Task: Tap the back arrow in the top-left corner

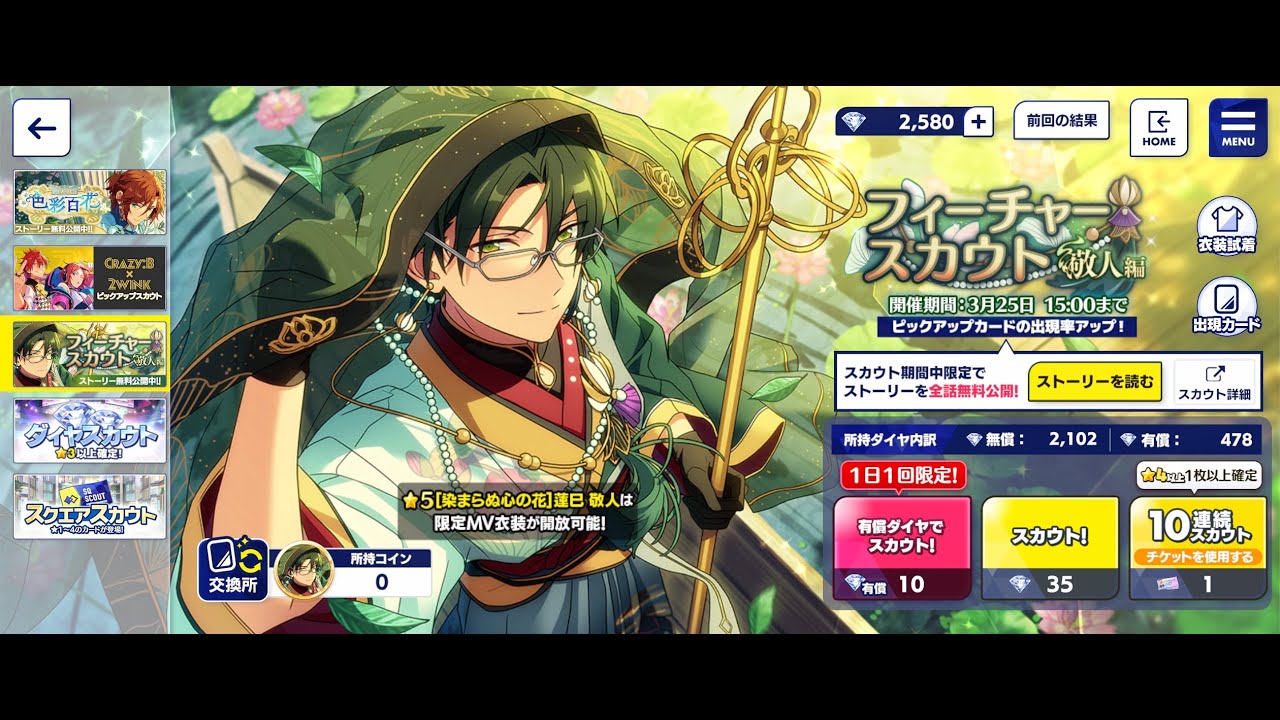Action: pyautogui.click(x=40, y=127)
